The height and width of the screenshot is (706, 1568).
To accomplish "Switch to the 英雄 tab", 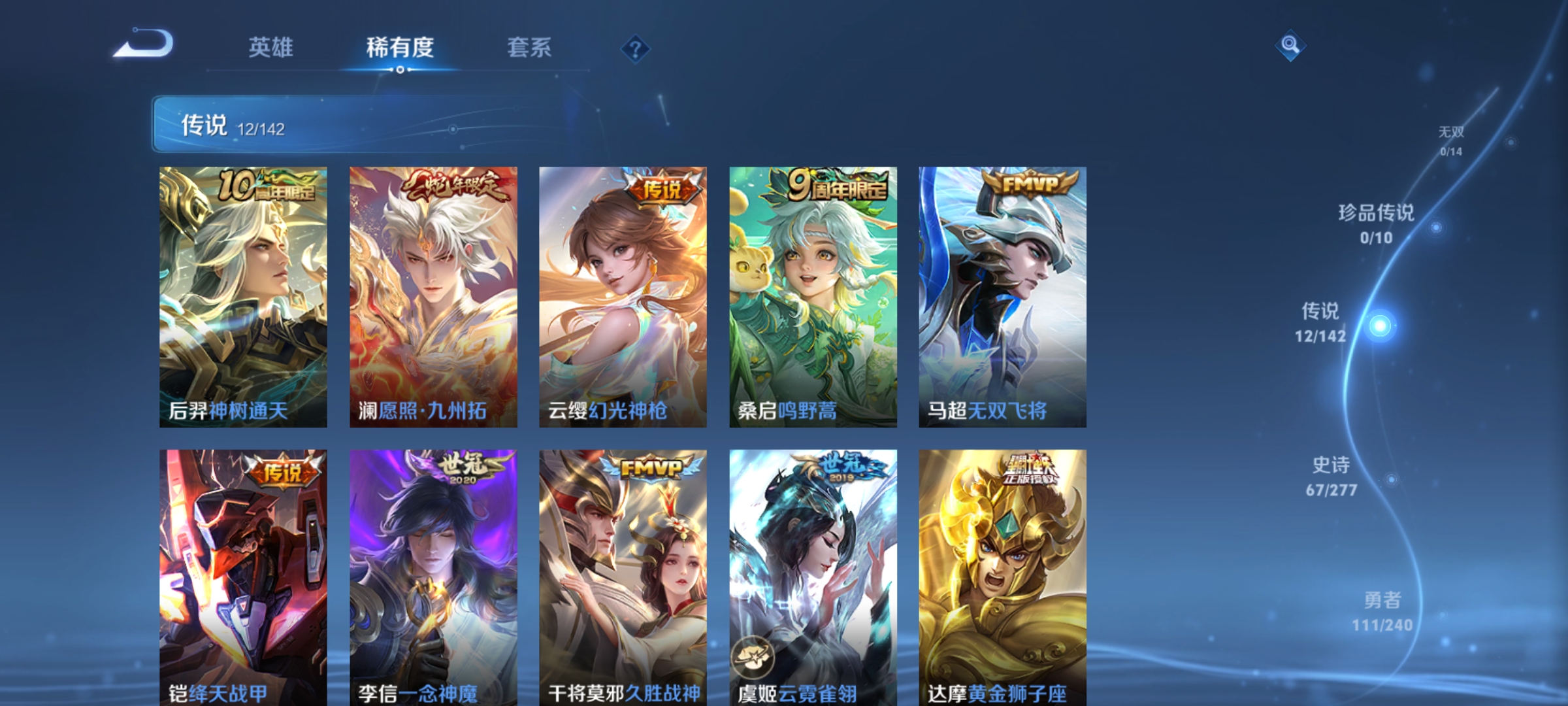I will [272, 47].
